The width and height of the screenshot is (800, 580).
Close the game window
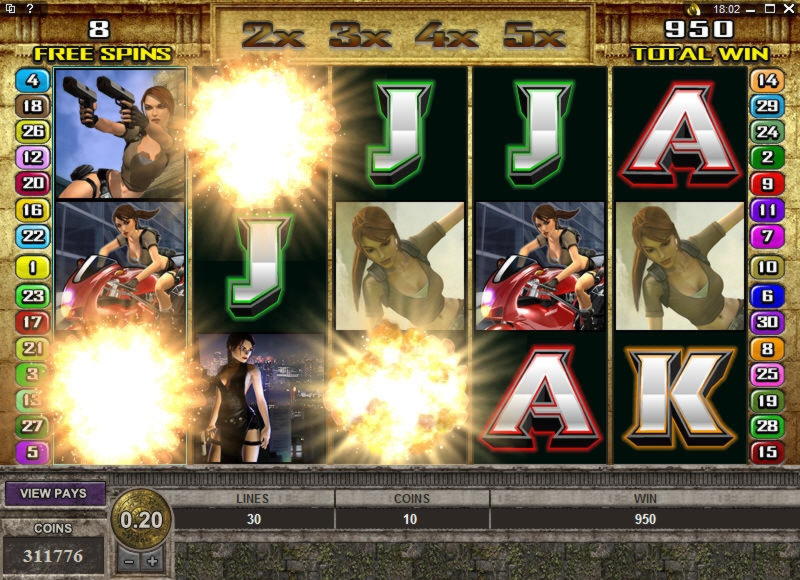[x=789, y=8]
